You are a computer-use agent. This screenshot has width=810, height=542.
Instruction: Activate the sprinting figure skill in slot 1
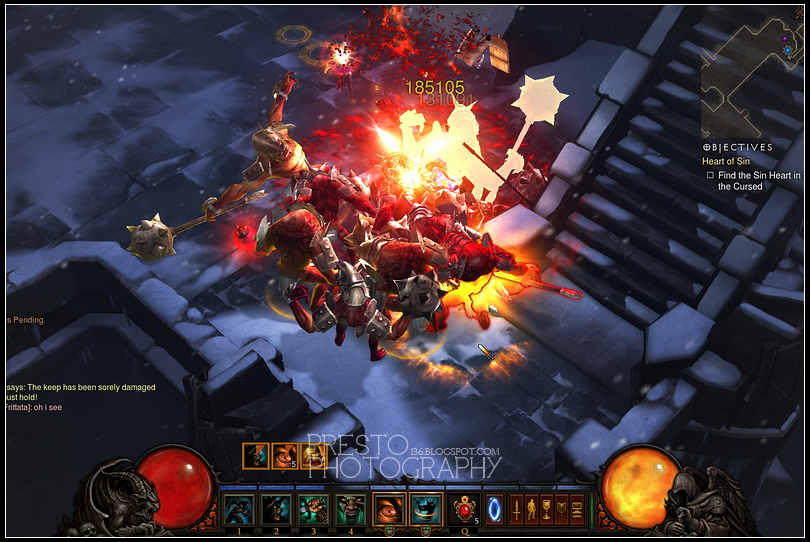point(238,509)
